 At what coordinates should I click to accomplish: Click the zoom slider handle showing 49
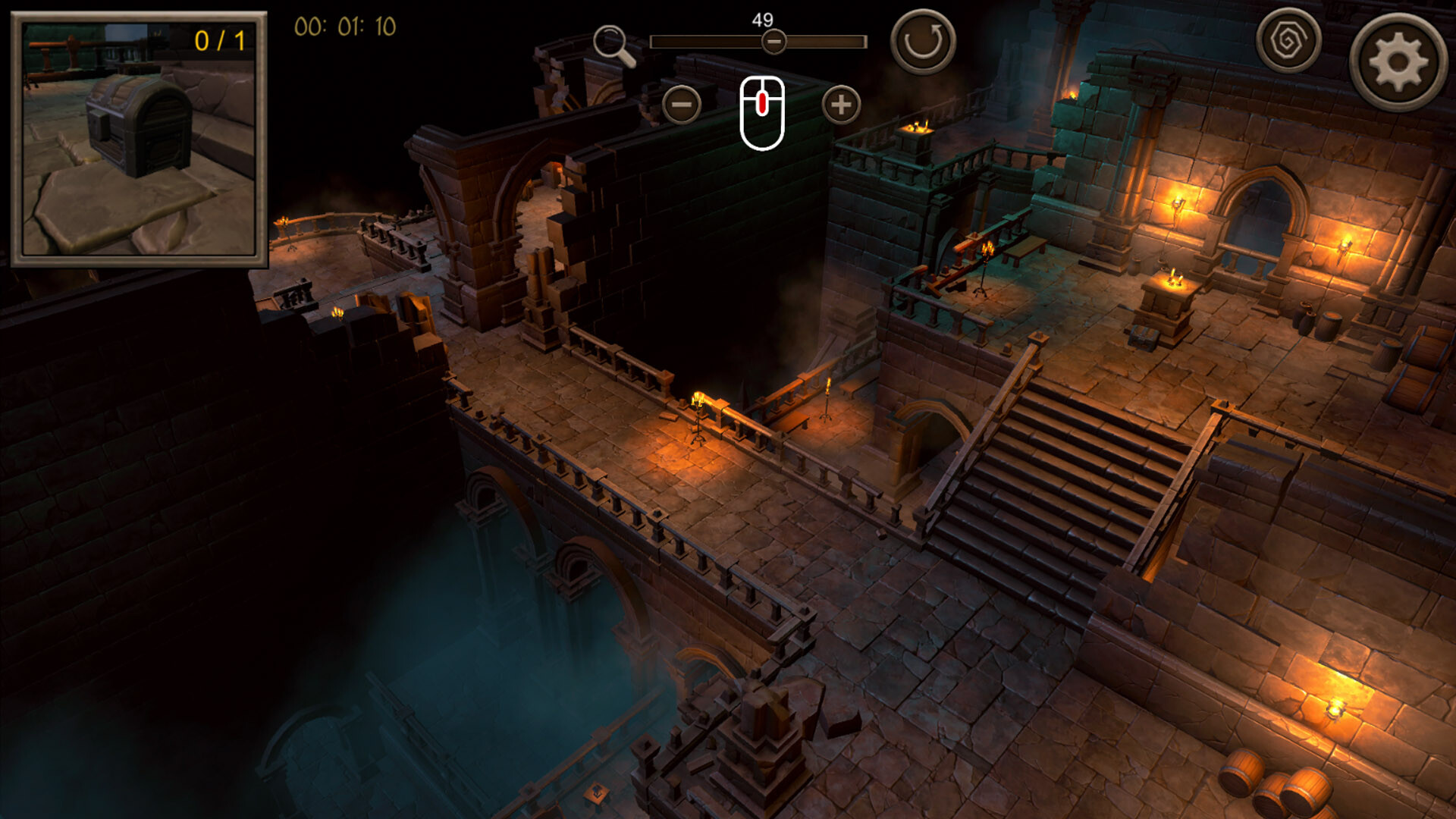pos(773,43)
